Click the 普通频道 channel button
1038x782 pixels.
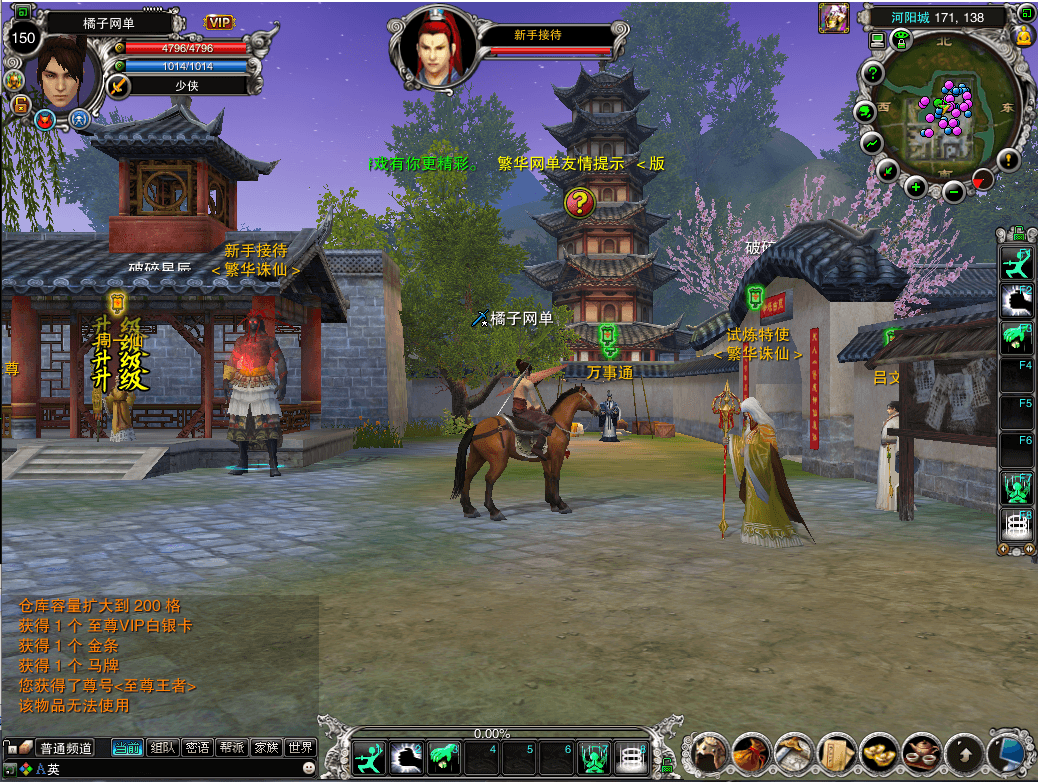[64, 748]
